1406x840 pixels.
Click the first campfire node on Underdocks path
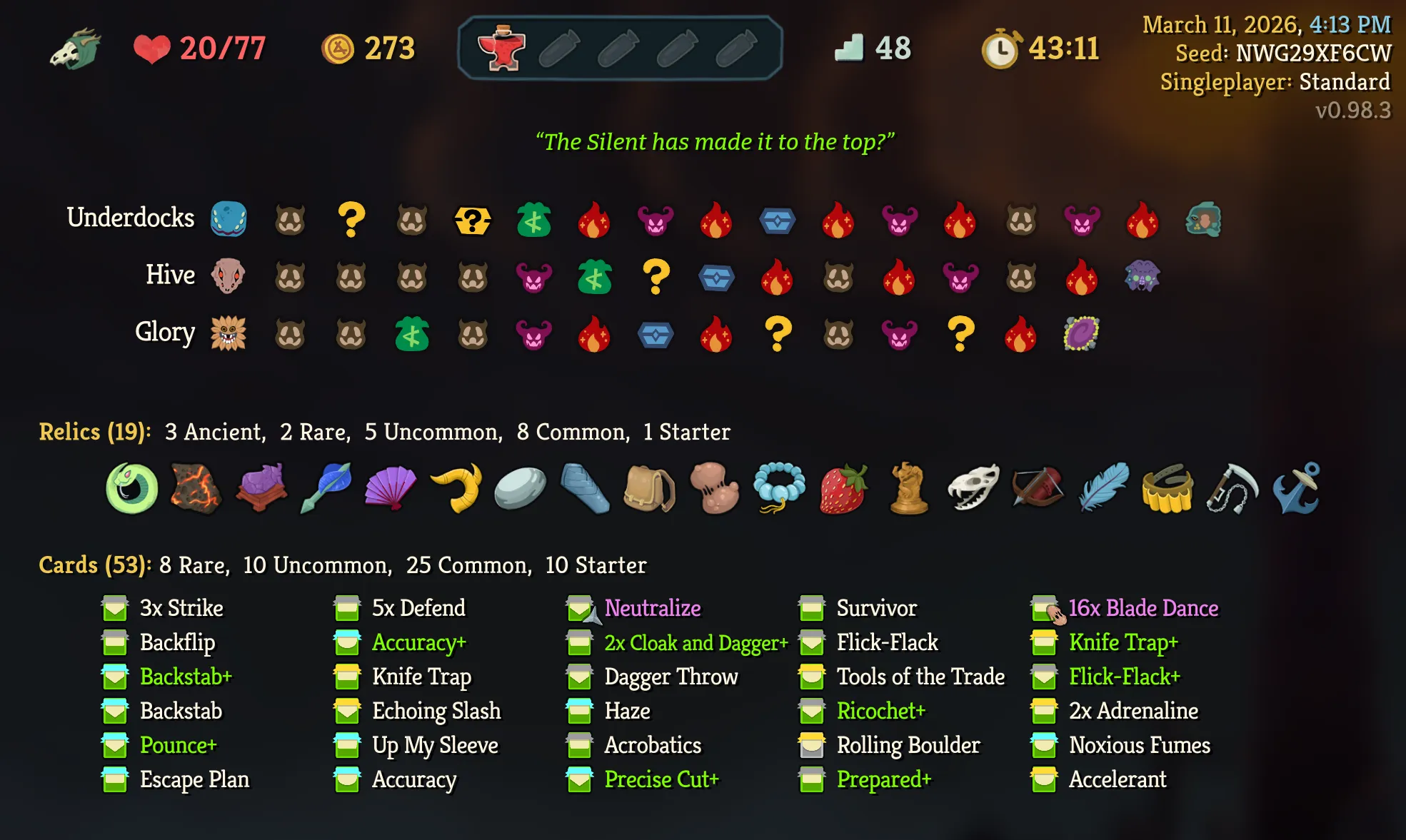(595, 221)
